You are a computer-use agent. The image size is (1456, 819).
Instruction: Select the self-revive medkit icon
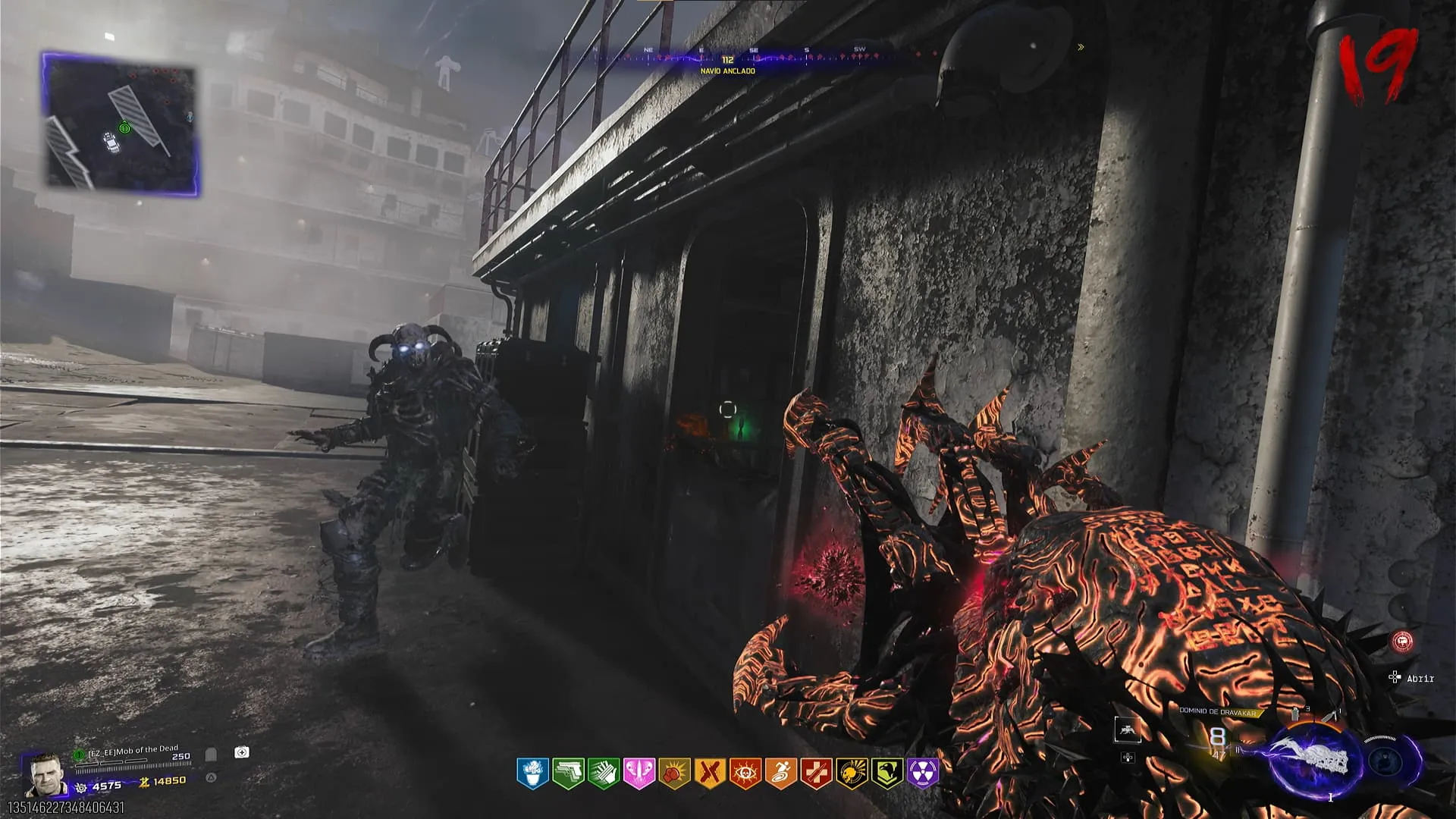[x=242, y=752]
